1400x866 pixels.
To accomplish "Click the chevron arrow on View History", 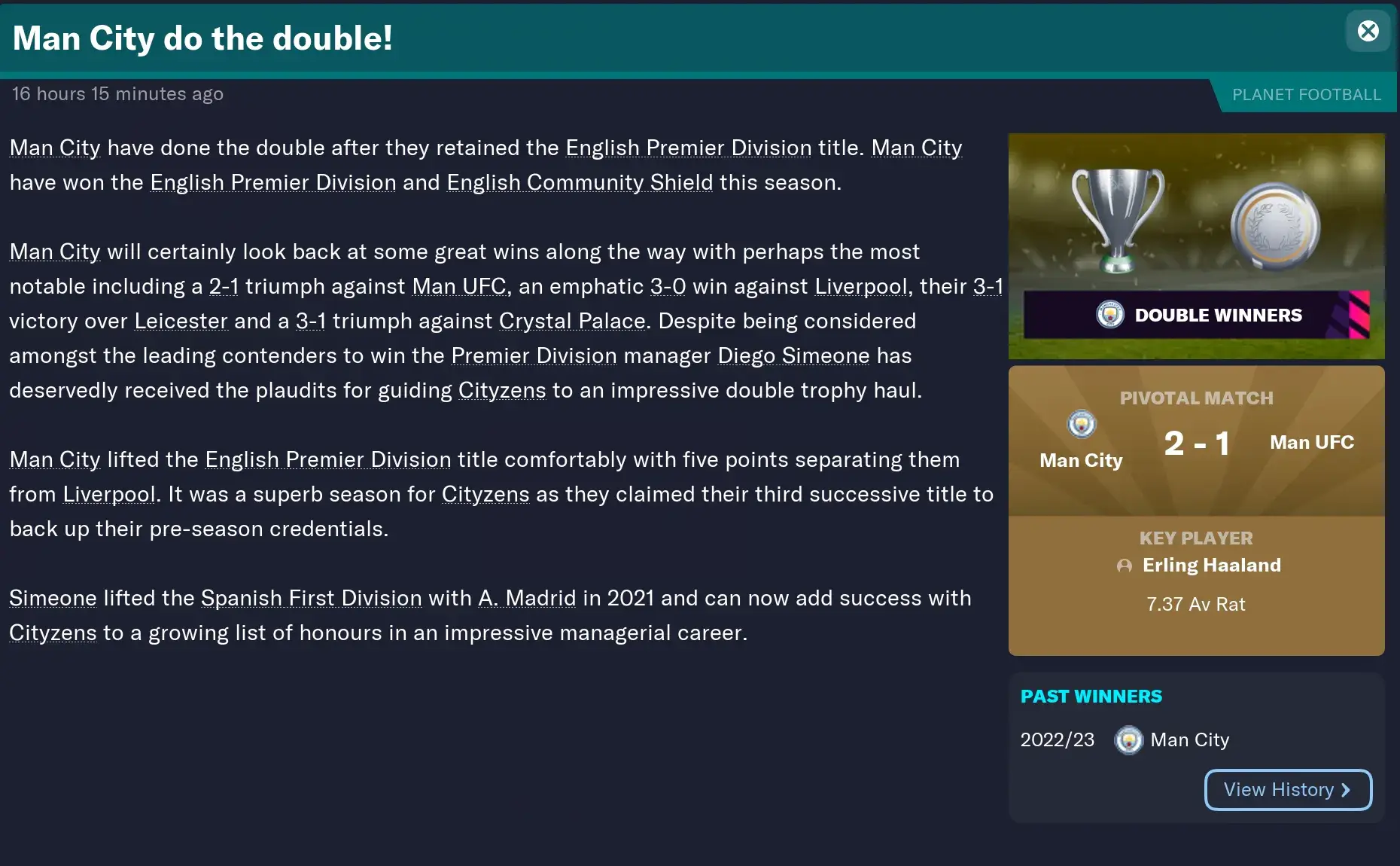I will (1346, 789).
